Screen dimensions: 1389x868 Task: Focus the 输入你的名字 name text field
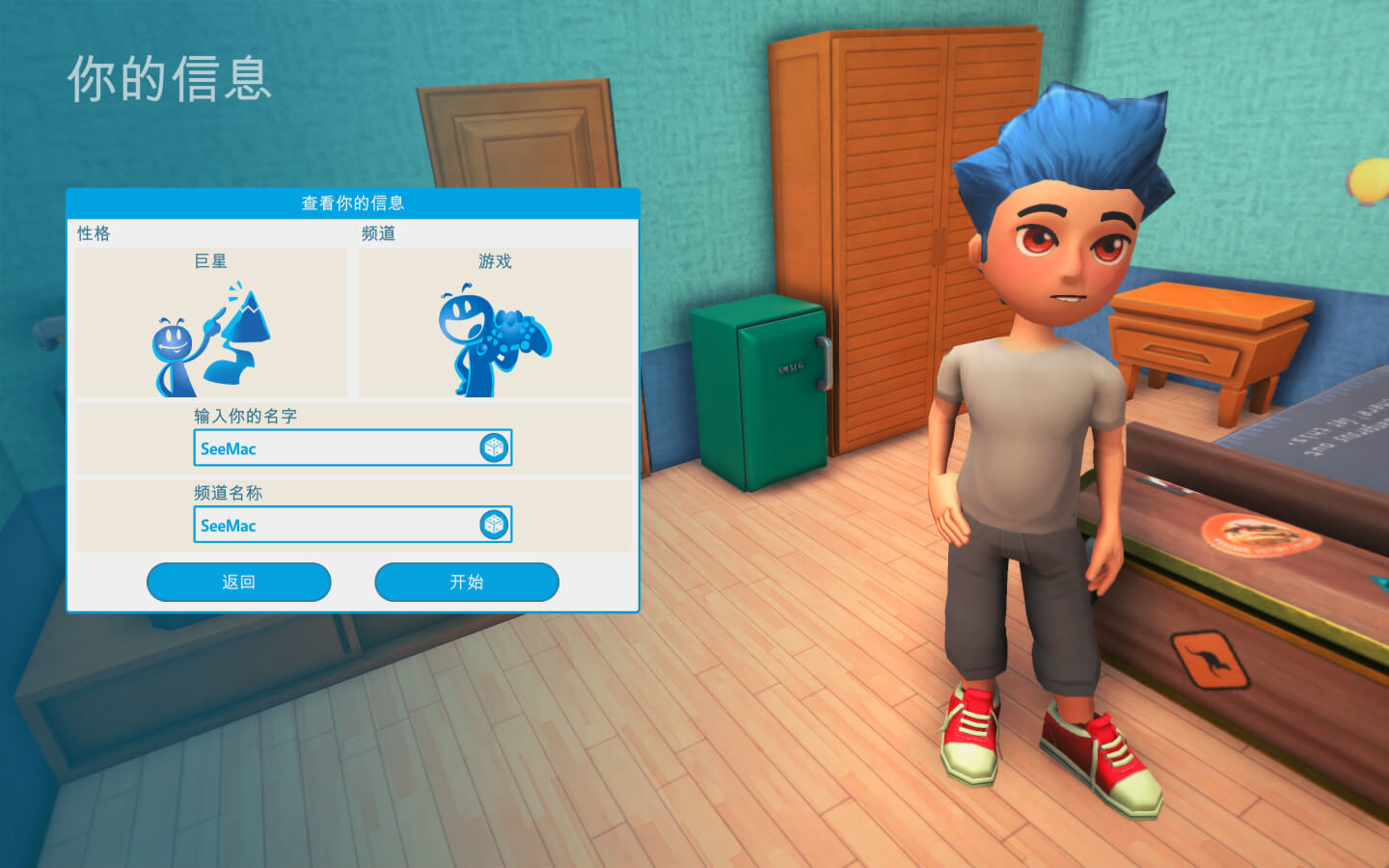point(336,448)
